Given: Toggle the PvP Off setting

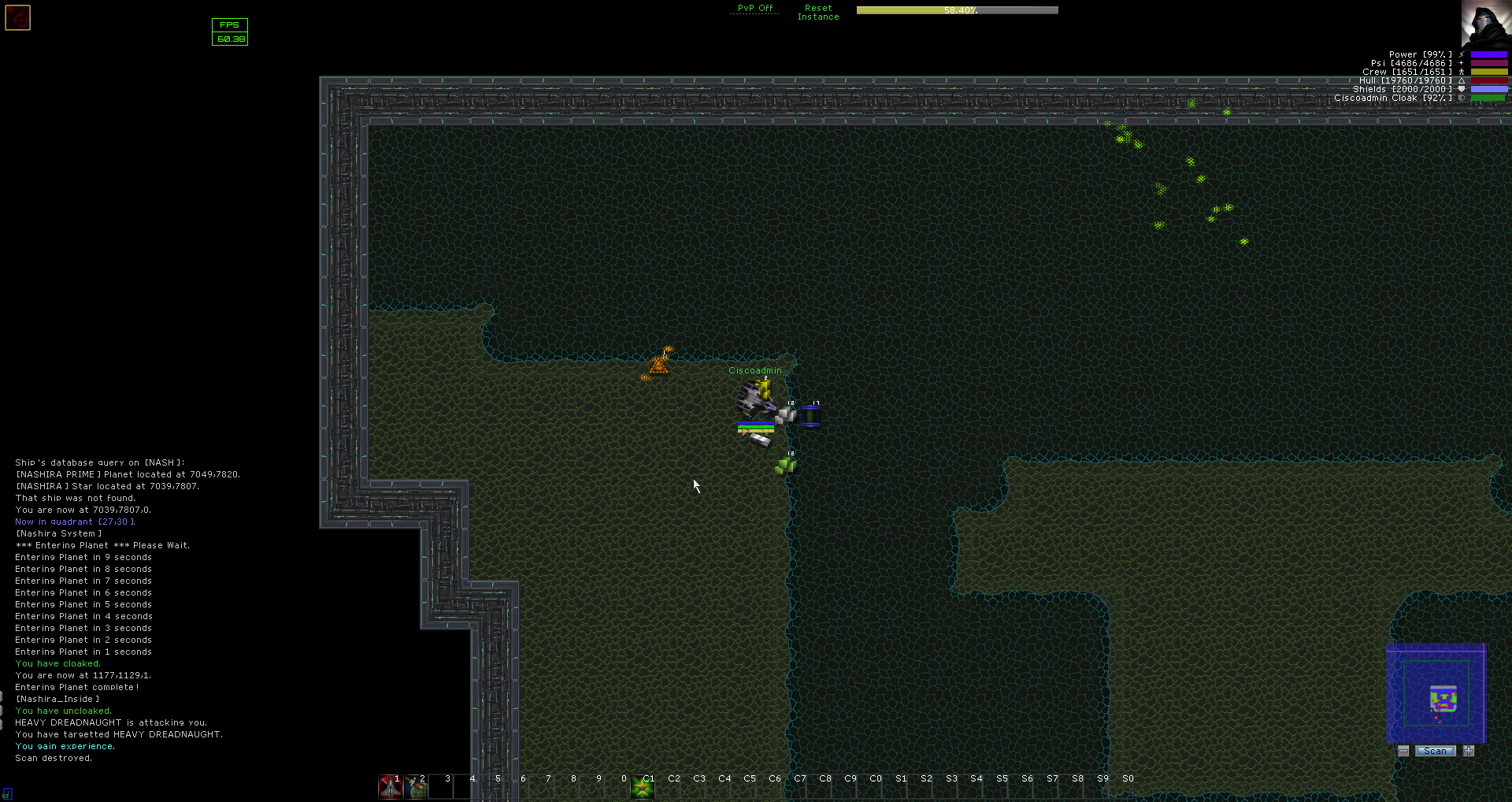Looking at the screenshot, I should click(x=754, y=9).
